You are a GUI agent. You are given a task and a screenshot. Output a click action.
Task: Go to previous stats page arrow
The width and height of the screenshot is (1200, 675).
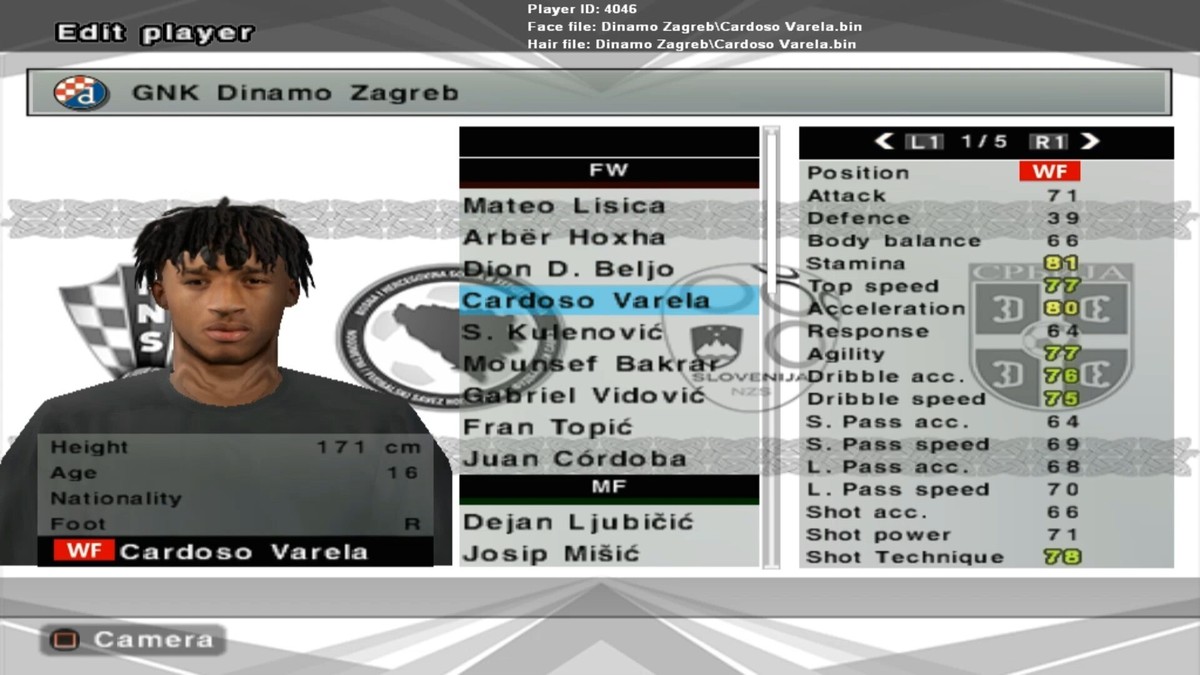coord(884,142)
